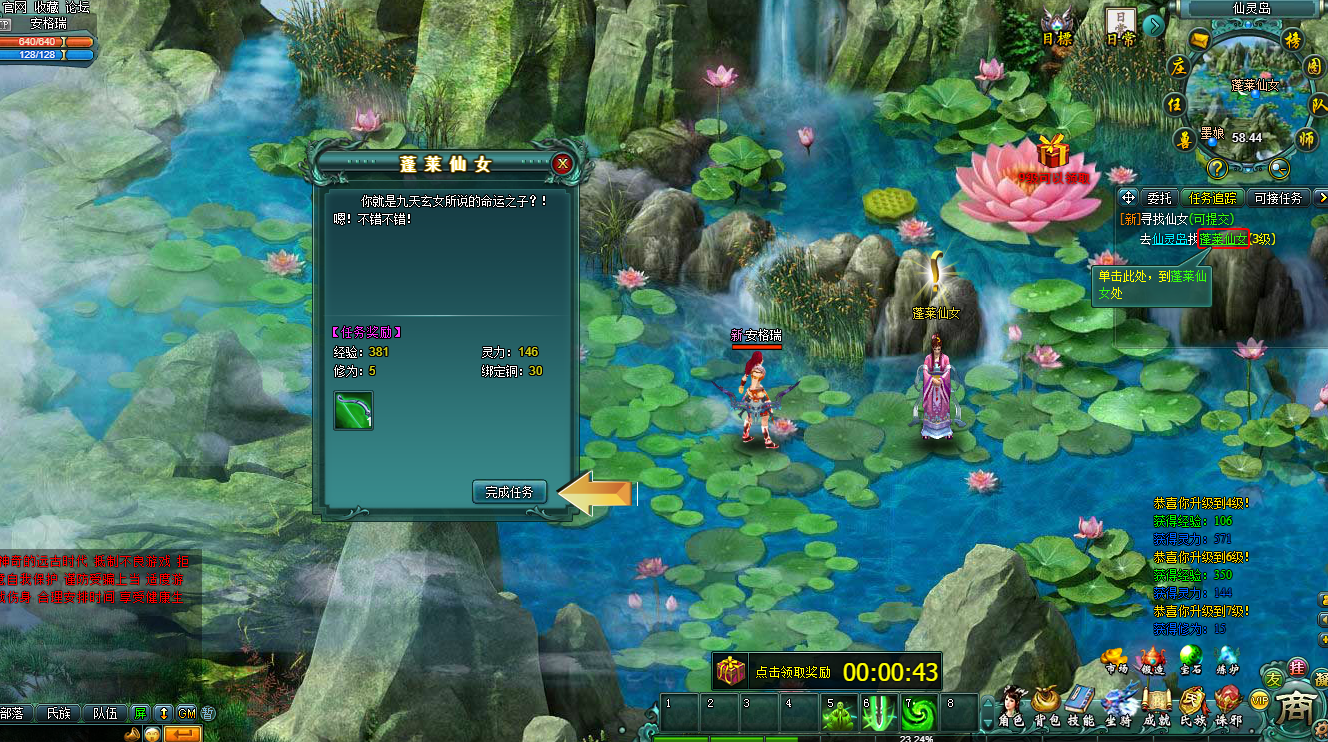The width and height of the screenshot is (1328, 742).
Task: Click the minimap magnifier button
Action: (1277, 168)
